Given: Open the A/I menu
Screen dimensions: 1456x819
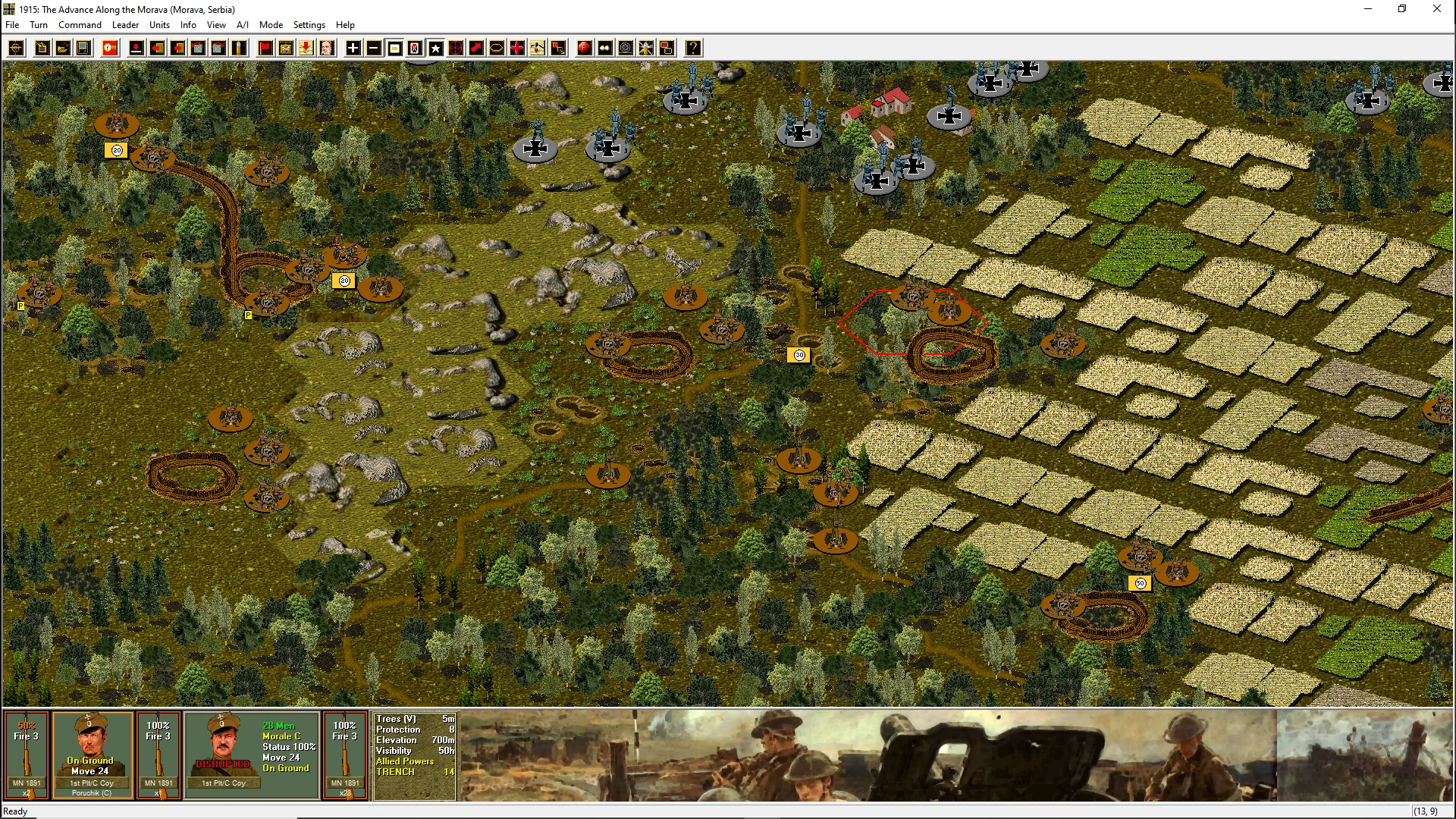Looking at the screenshot, I should 243,25.
